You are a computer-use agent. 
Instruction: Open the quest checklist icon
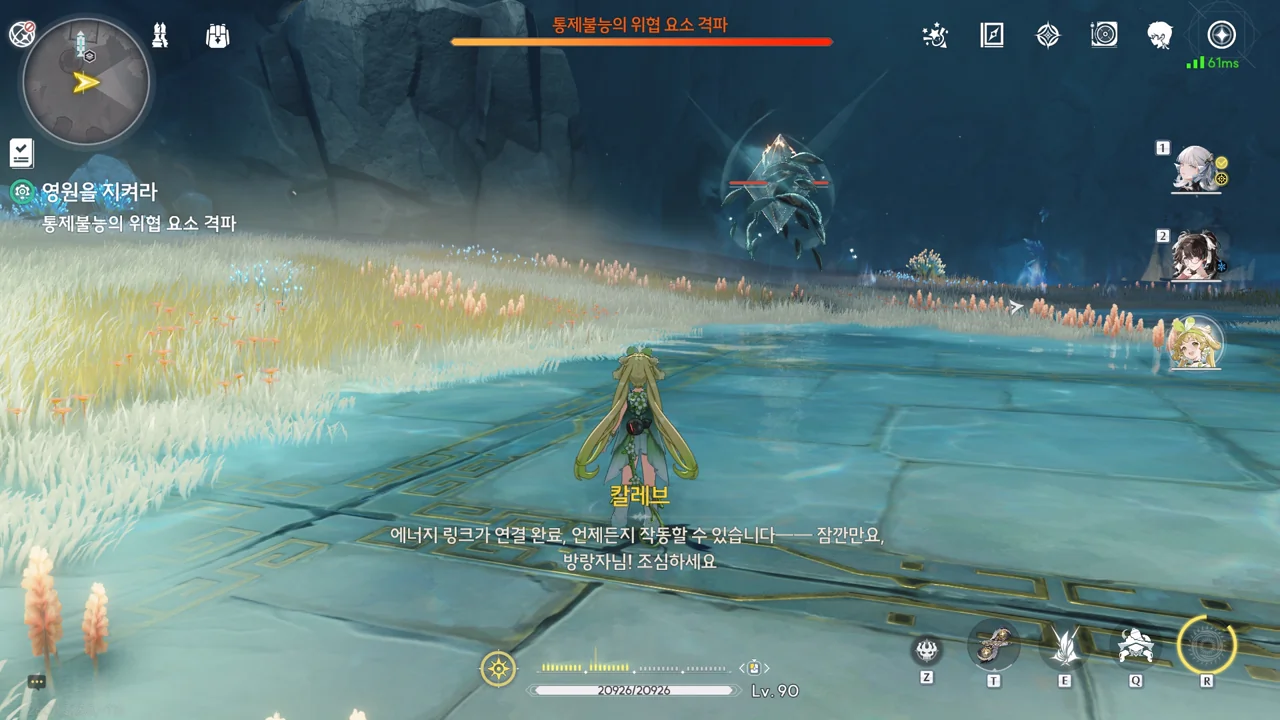coord(21,153)
